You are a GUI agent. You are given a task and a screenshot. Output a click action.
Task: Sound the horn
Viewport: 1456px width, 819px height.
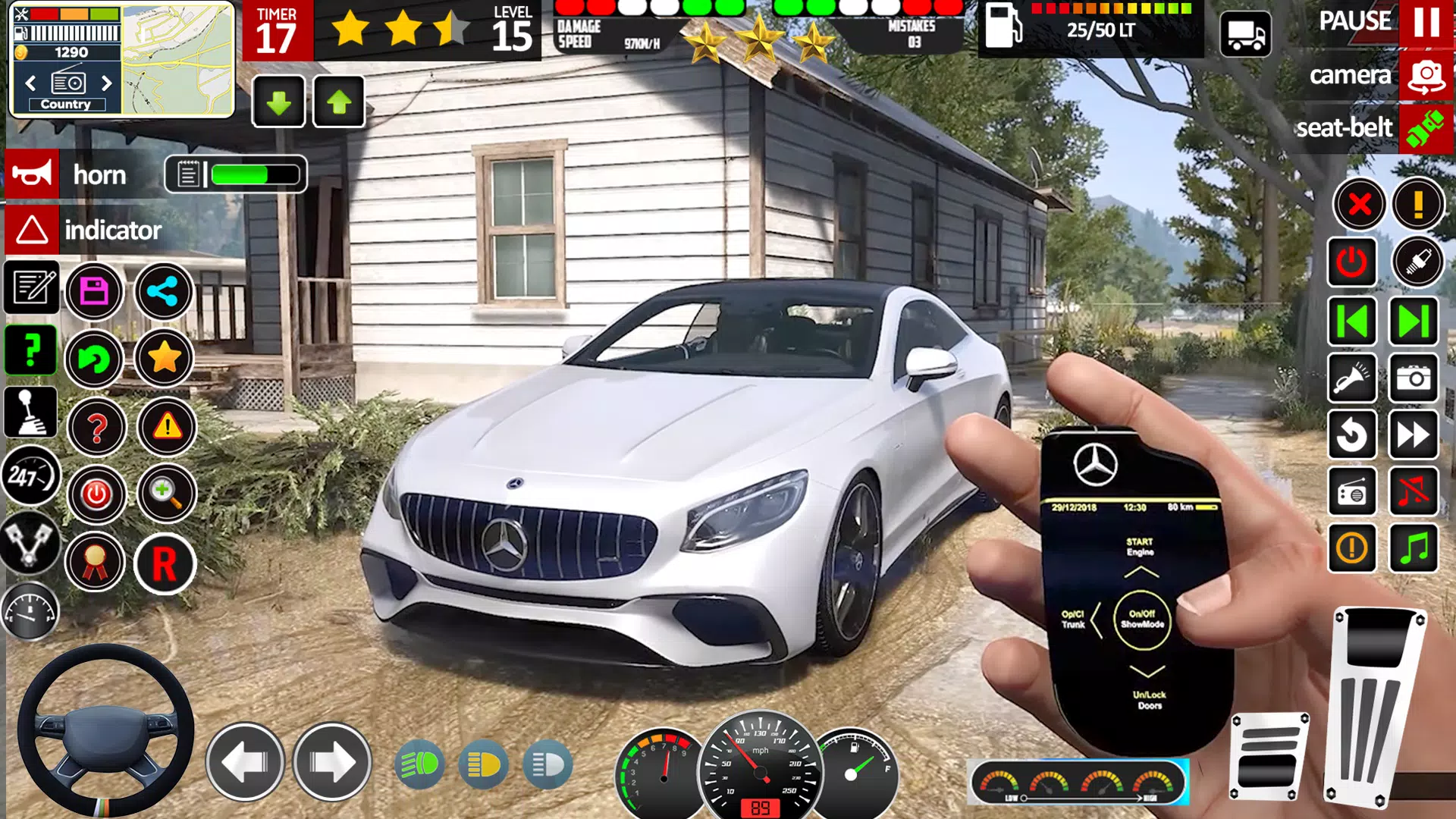32,174
